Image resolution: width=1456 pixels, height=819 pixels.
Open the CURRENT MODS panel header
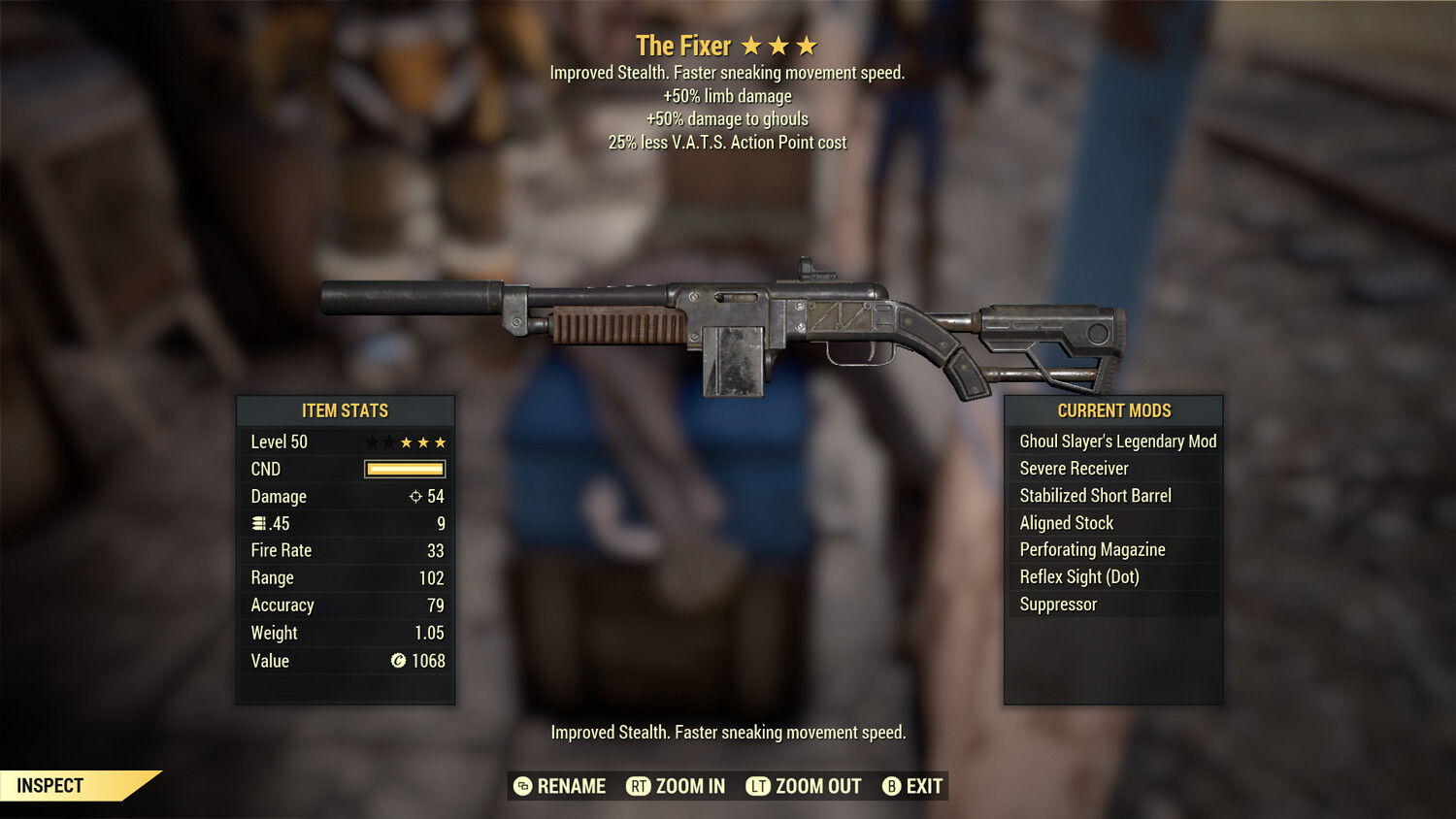(1113, 410)
